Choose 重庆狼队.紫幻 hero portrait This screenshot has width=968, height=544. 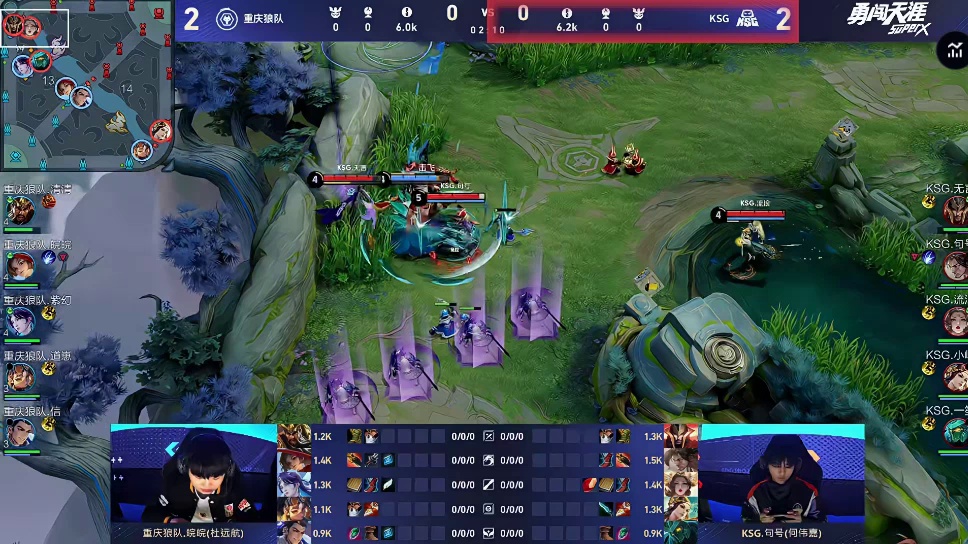pyautogui.click(x=20, y=320)
